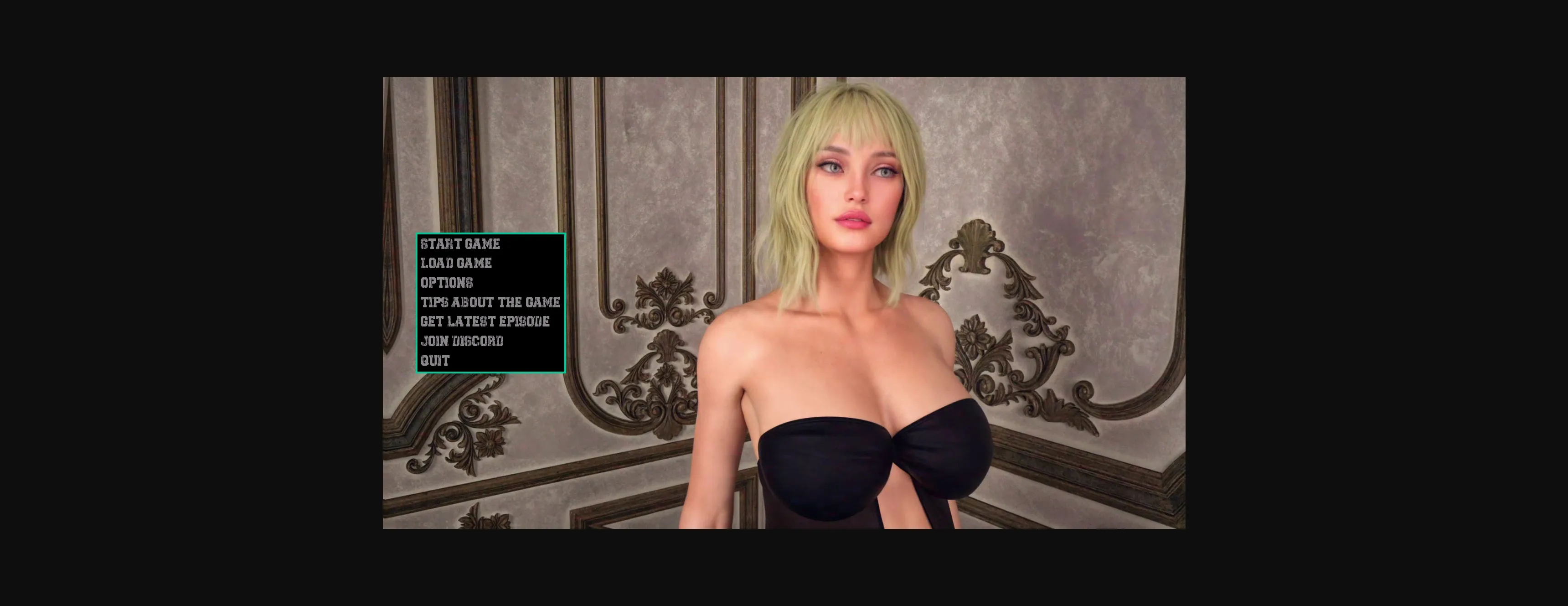Image resolution: width=1568 pixels, height=606 pixels.
Task: Choose Options to adjust settings
Action: pos(448,283)
